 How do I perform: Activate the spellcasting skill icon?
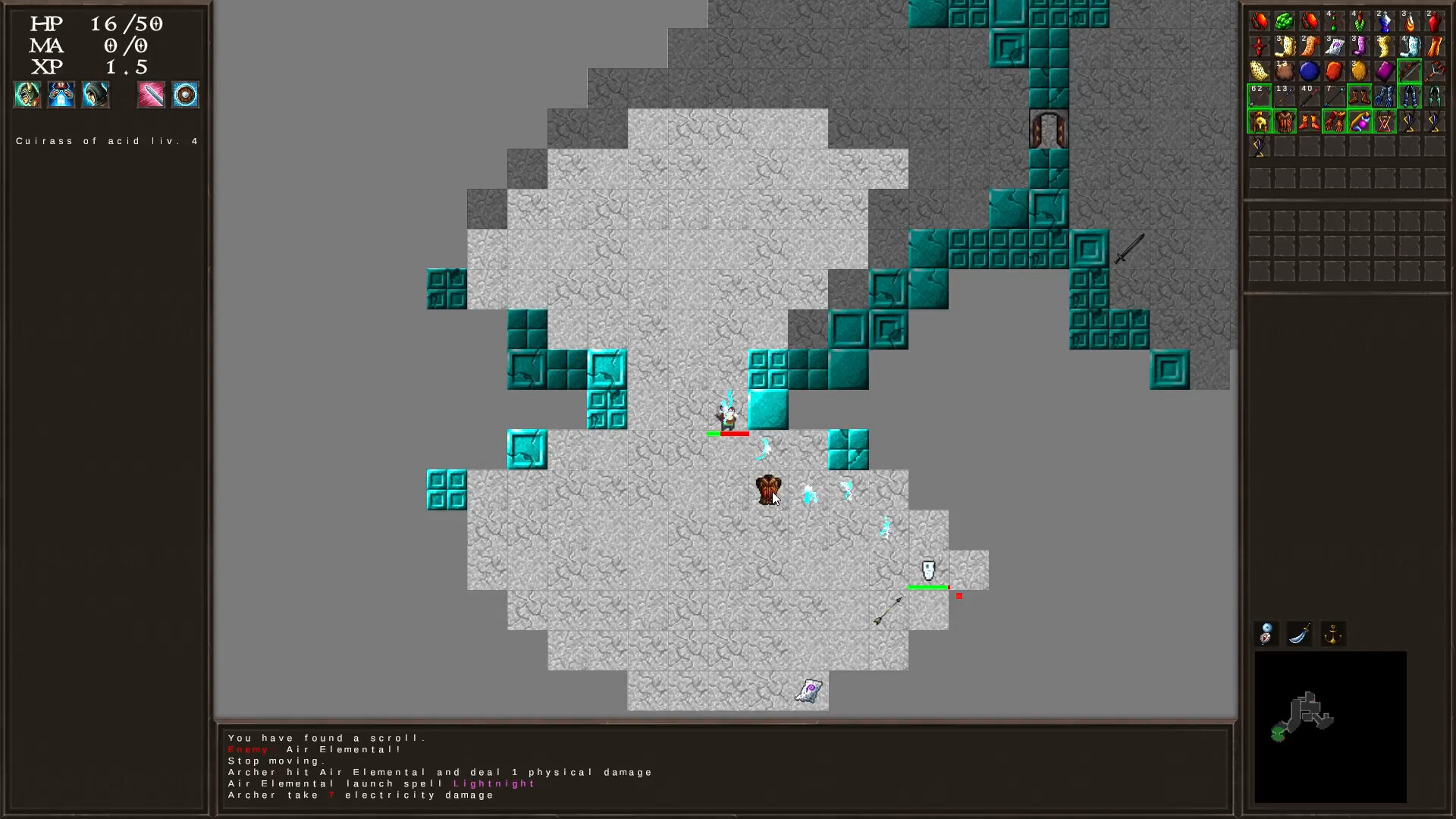(x=61, y=95)
